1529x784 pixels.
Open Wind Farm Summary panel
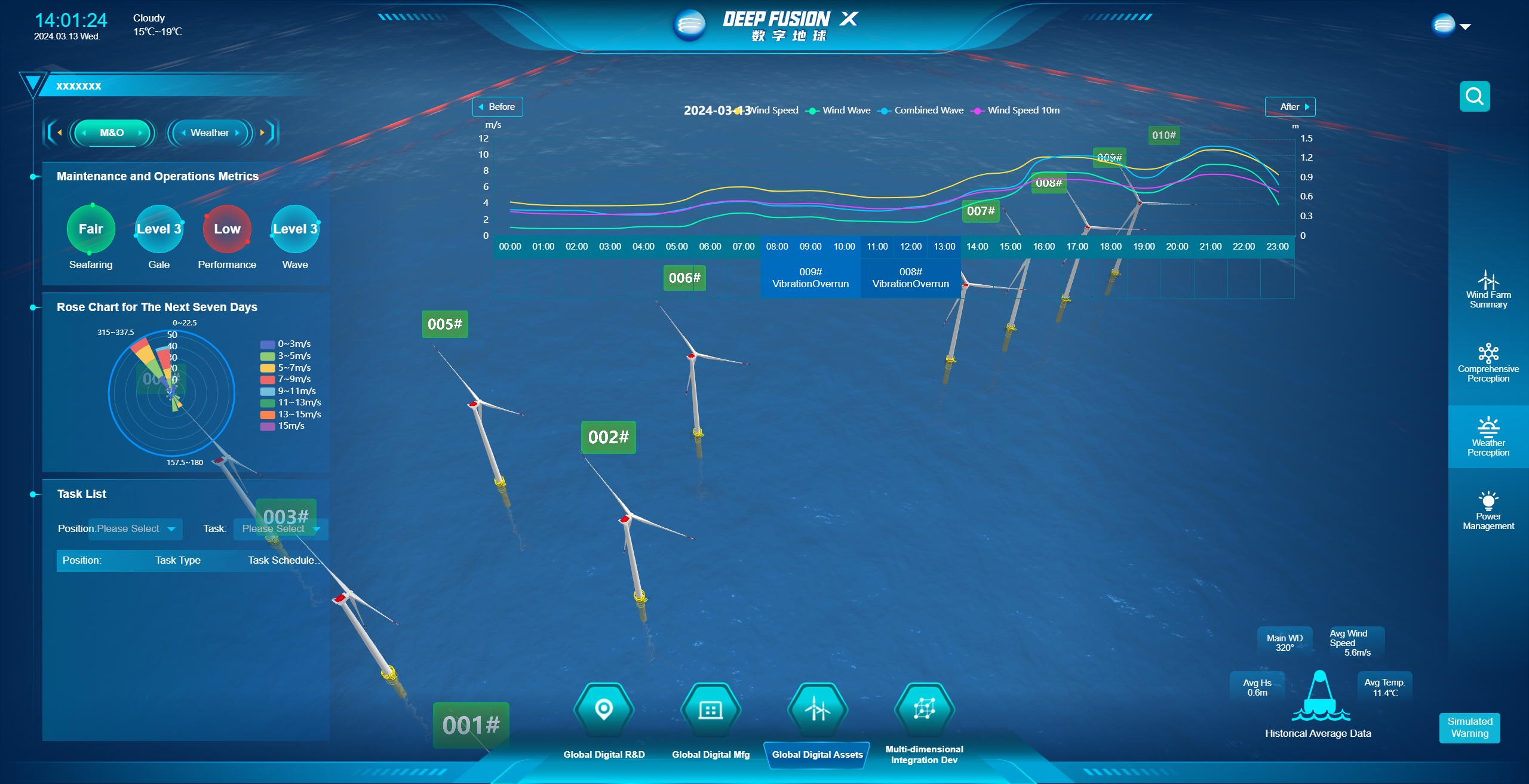[x=1488, y=290]
